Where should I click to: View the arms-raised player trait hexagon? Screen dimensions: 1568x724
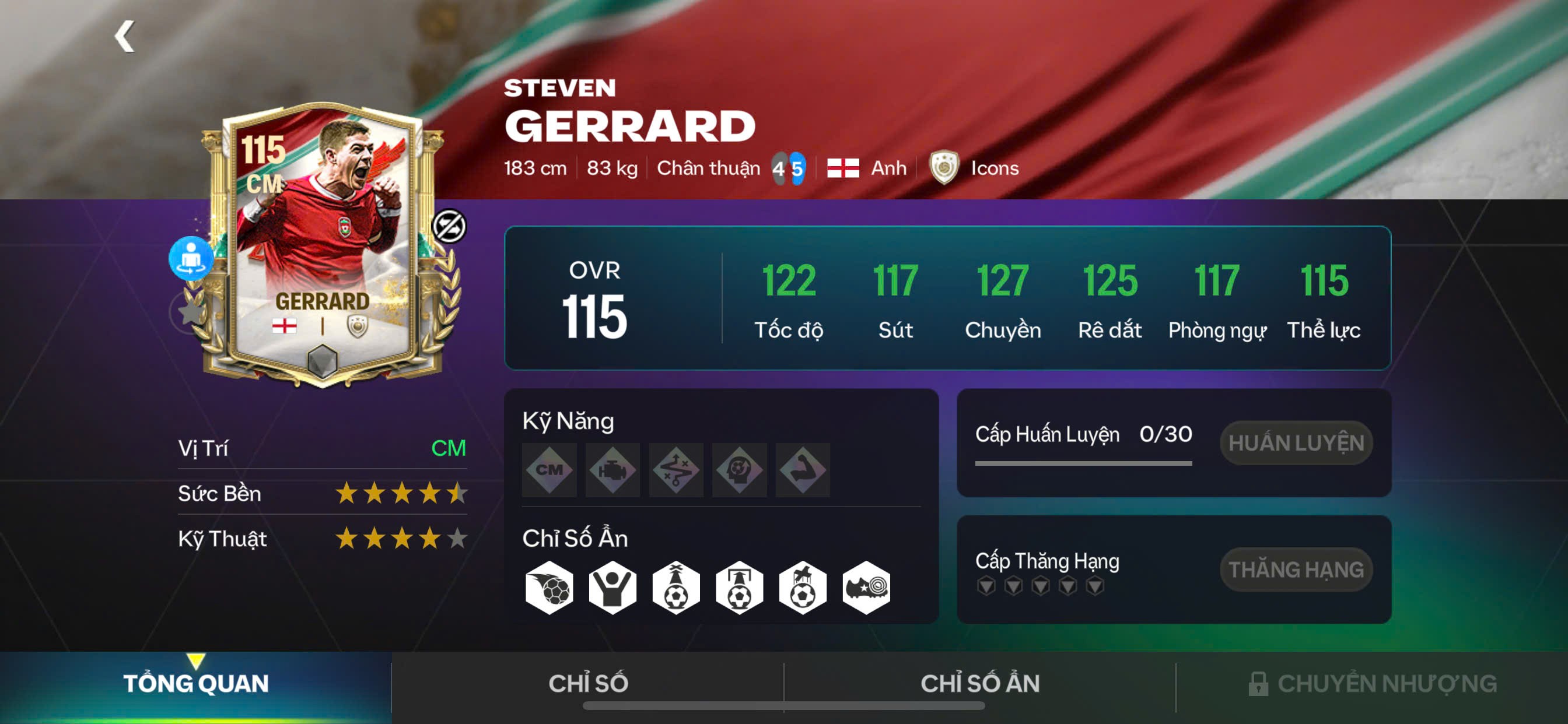pyautogui.click(x=612, y=588)
